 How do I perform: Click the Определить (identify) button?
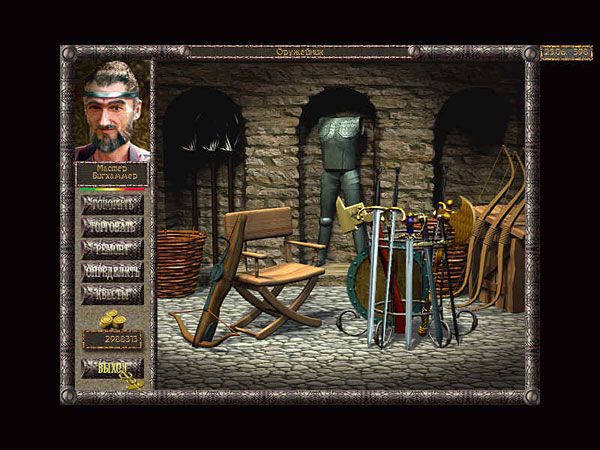[x=112, y=271]
